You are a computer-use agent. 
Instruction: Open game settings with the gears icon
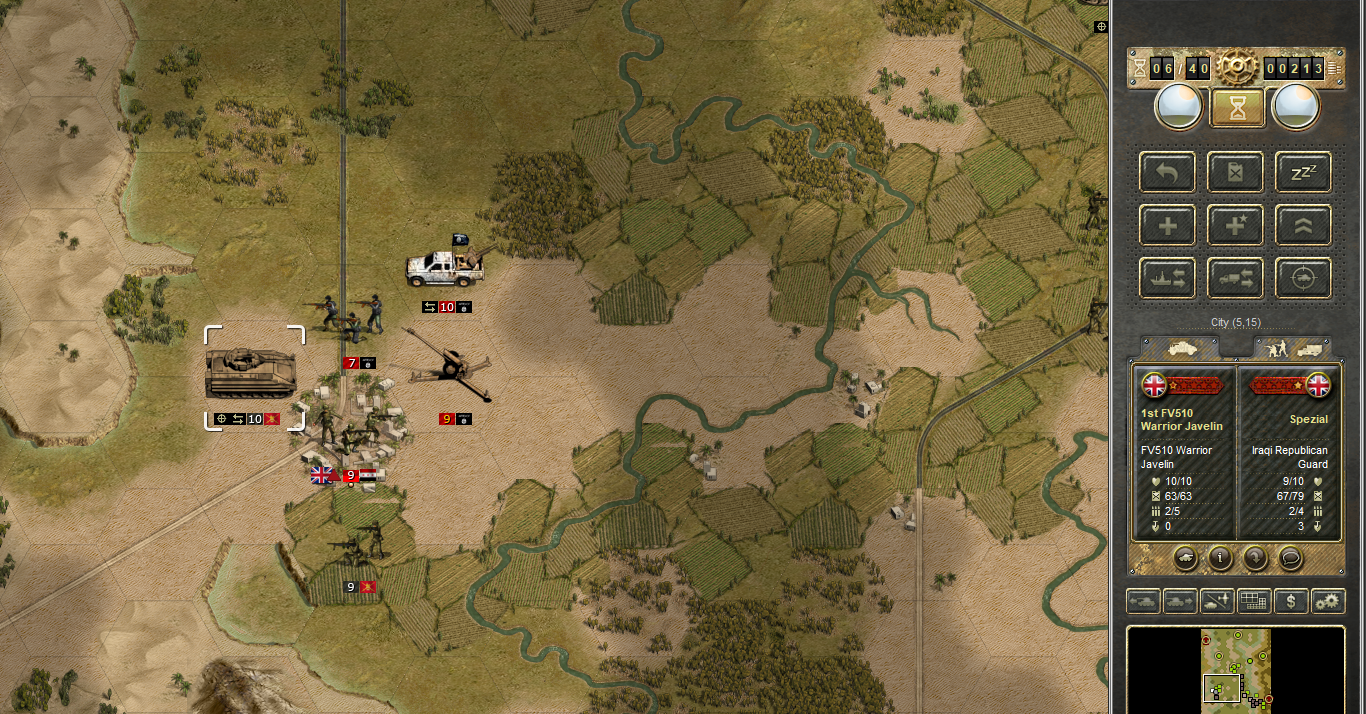tap(1328, 601)
